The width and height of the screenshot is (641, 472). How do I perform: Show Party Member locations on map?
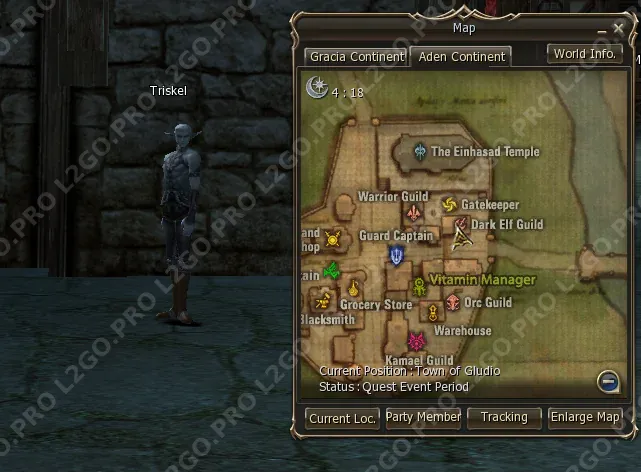(x=423, y=417)
